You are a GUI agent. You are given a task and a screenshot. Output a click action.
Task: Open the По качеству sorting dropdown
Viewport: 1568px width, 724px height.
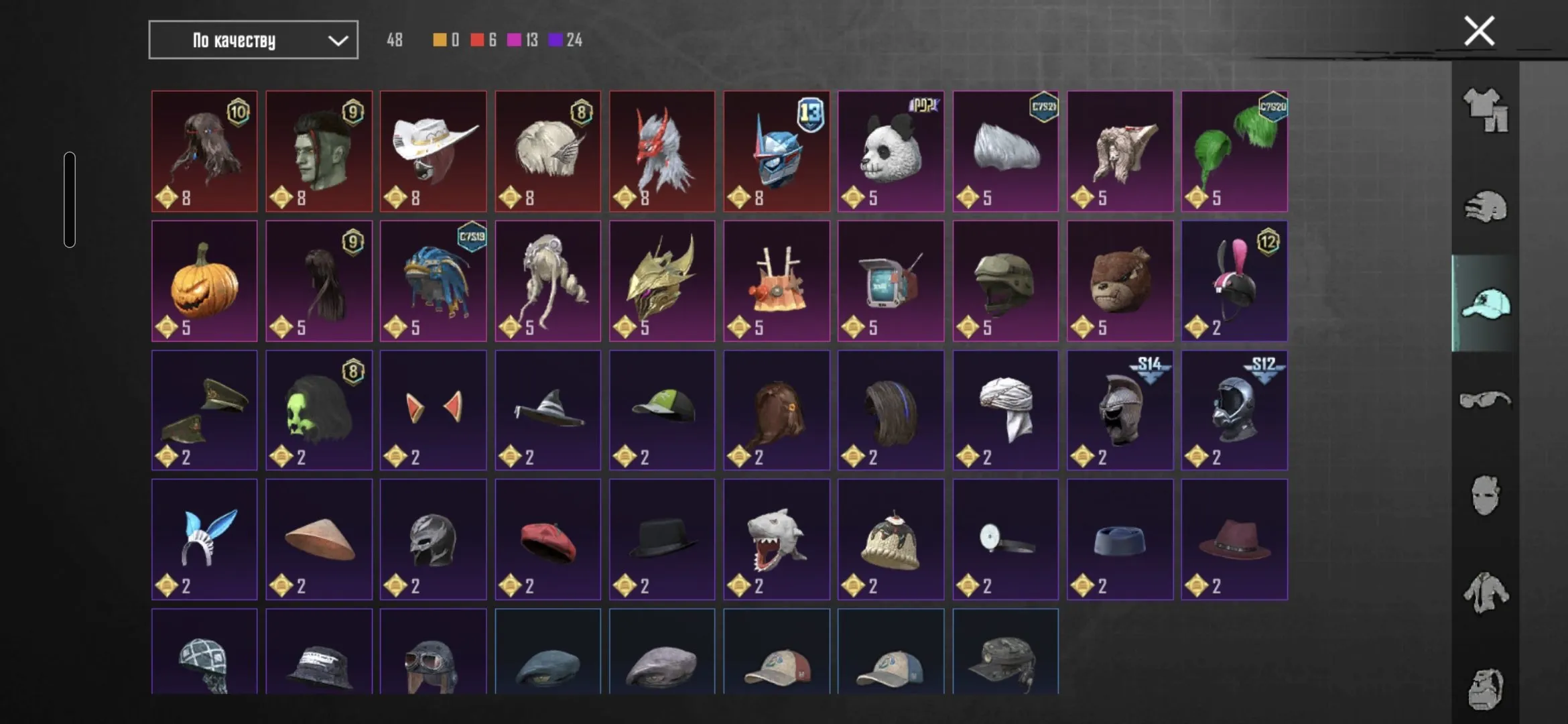[253, 40]
